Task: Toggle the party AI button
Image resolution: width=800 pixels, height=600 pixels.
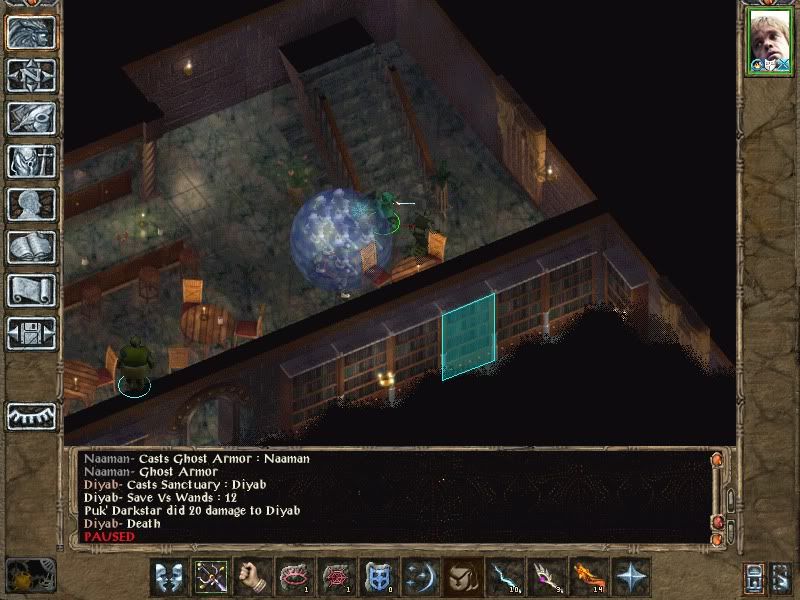Action: 780,577
